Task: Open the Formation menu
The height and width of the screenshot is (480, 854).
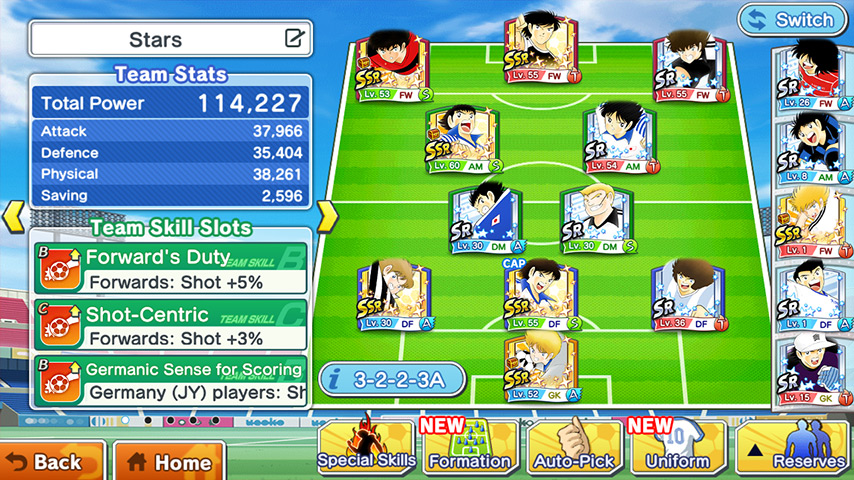Action: [469, 447]
